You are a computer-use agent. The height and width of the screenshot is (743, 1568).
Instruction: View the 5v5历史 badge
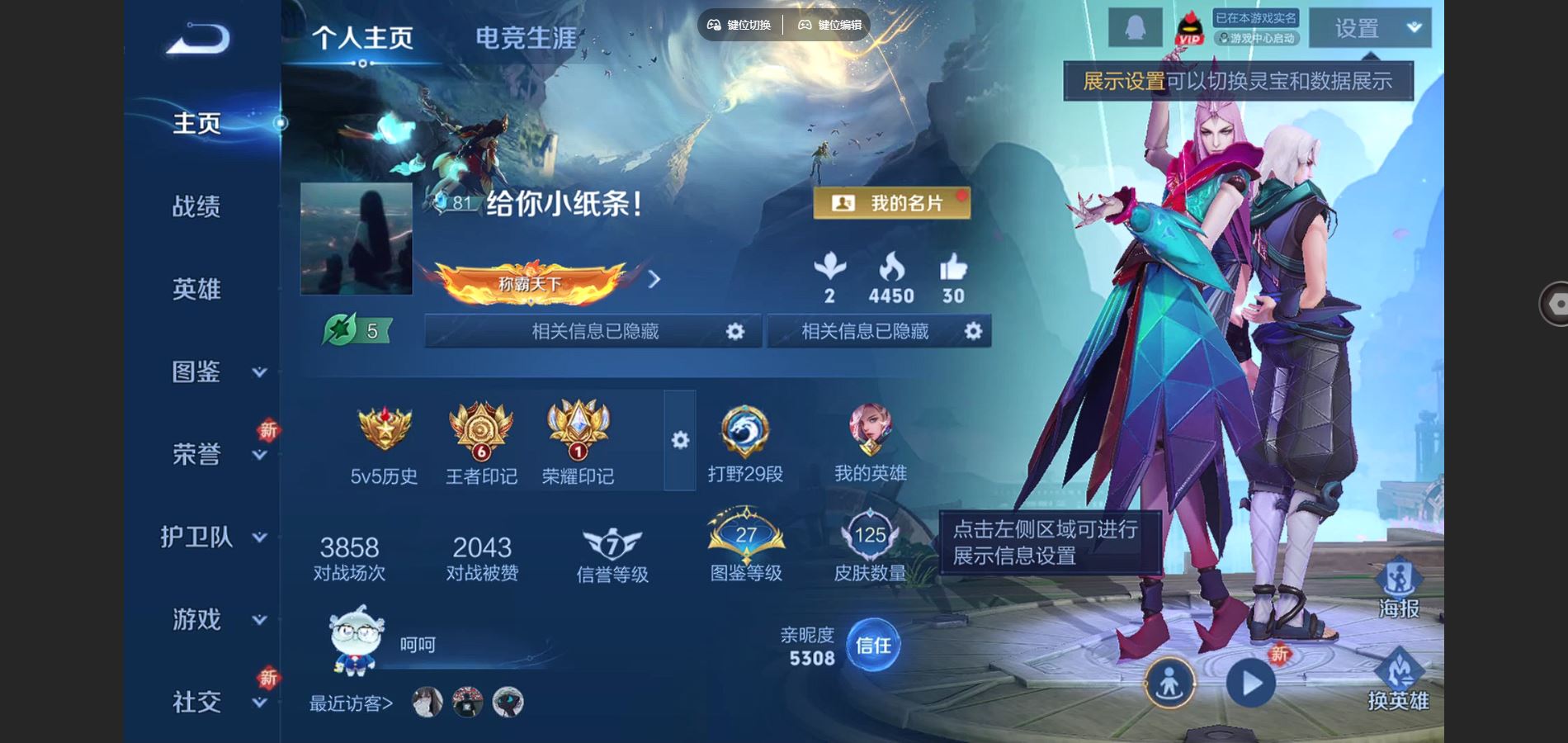(384, 442)
